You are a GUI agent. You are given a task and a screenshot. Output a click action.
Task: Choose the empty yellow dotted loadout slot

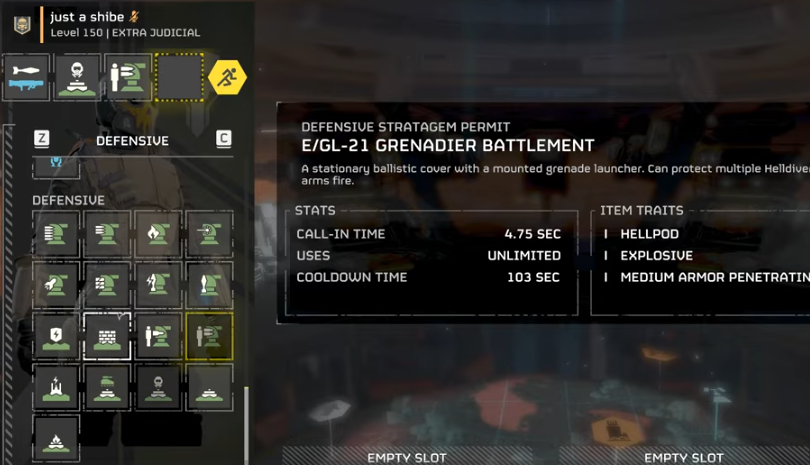pos(180,78)
